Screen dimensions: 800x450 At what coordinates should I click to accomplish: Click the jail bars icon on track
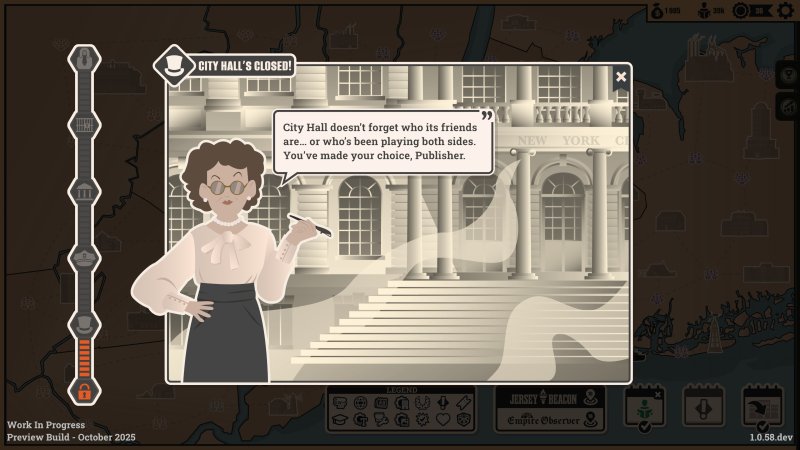84,125
